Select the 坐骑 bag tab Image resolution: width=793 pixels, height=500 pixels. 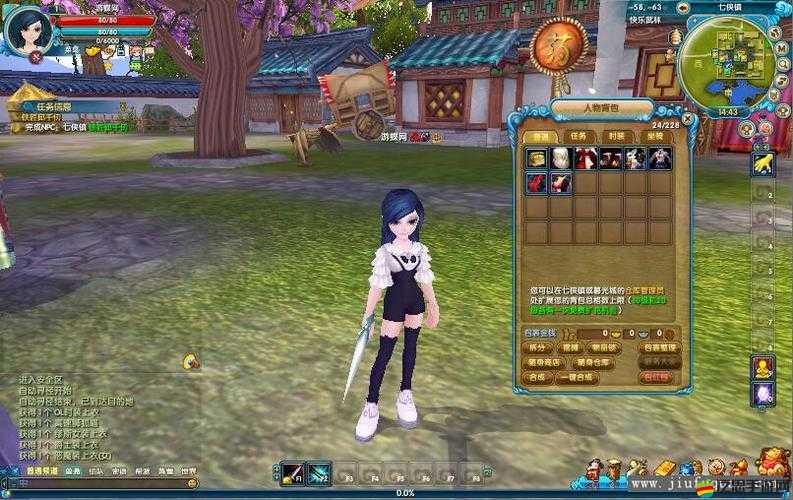point(655,136)
